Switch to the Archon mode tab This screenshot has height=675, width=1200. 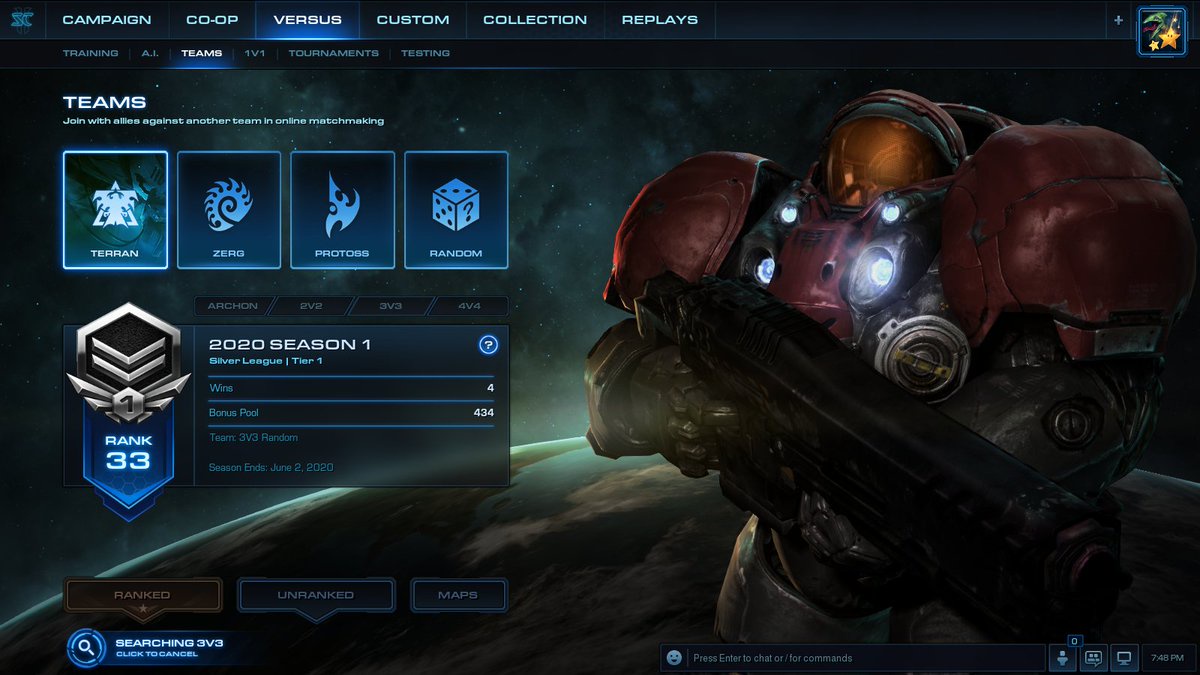(x=232, y=306)
